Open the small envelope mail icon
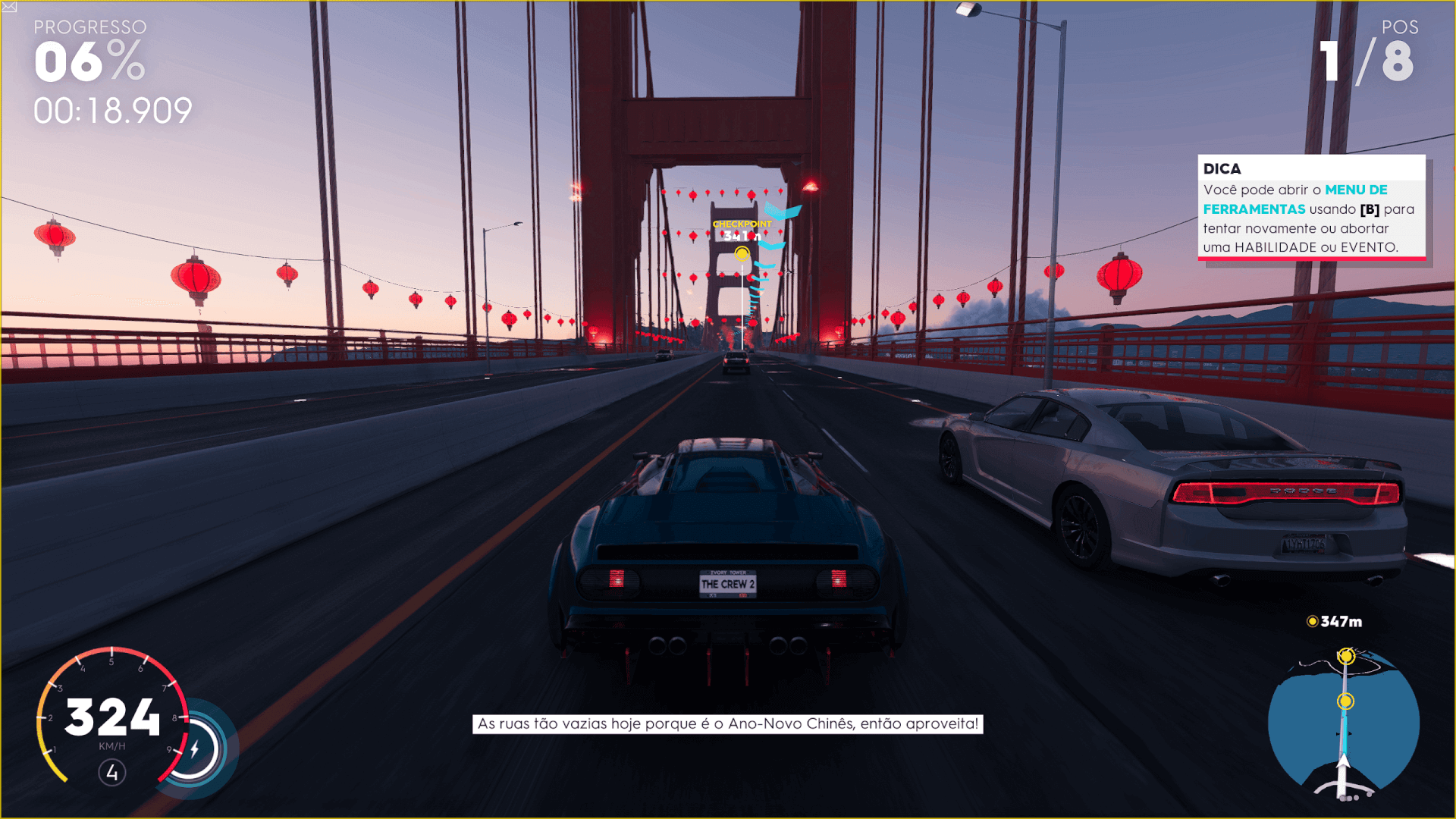 [9, 7]
